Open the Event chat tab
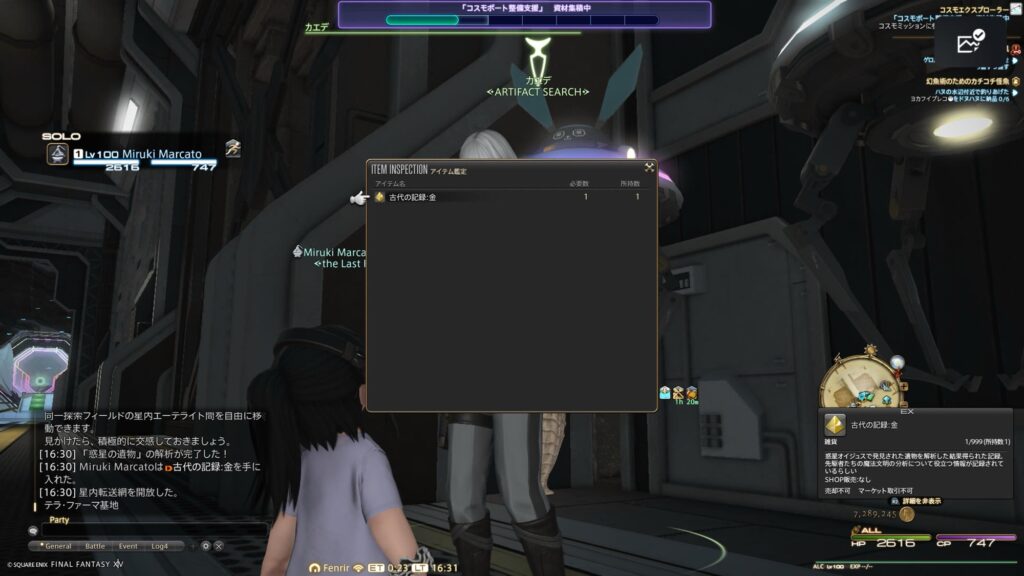 [x=128, y=546]
